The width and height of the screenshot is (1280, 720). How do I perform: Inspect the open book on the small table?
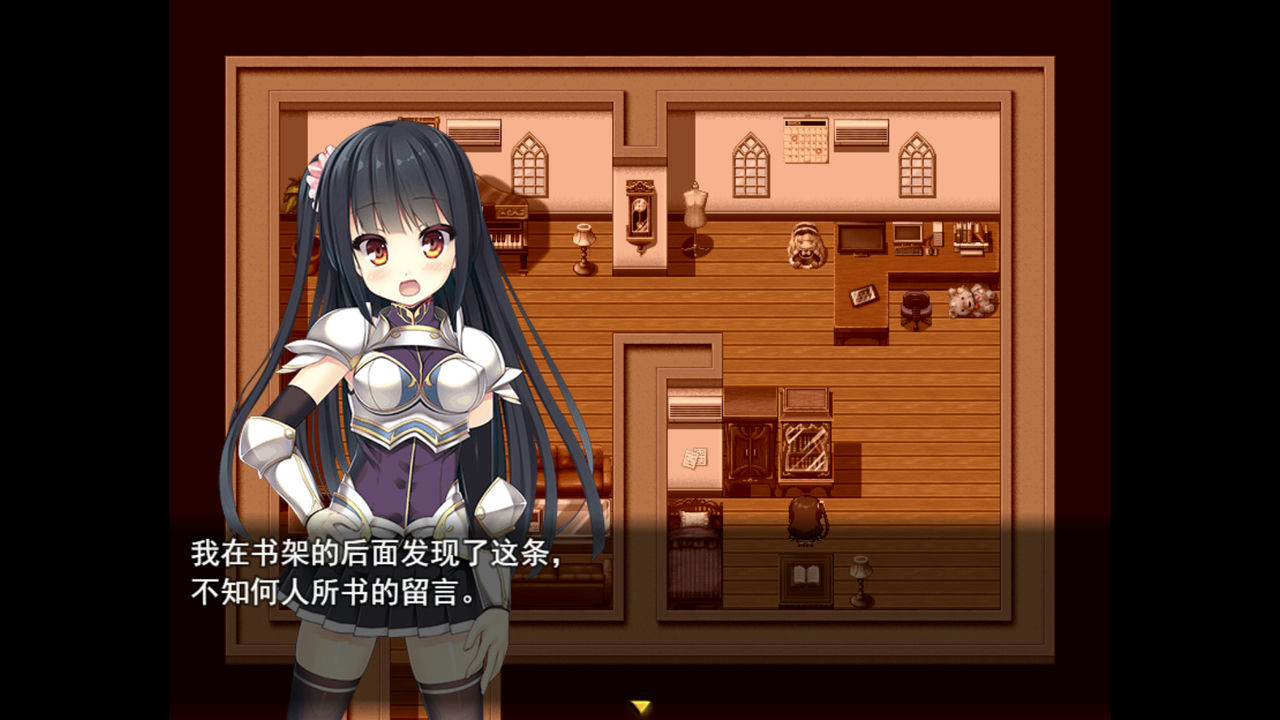pos(805,573)
